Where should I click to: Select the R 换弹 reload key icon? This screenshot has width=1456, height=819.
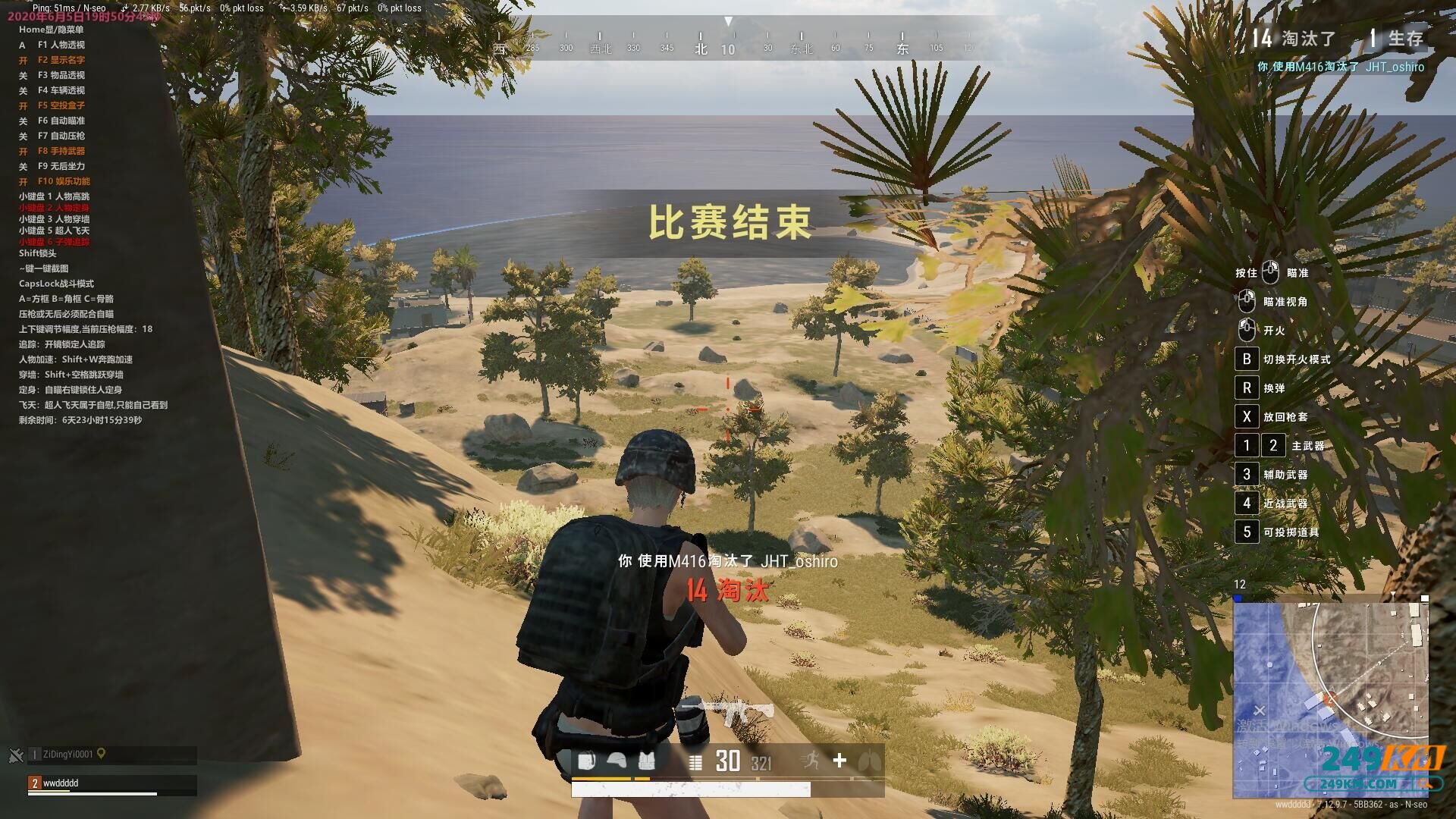(1246, 388)
